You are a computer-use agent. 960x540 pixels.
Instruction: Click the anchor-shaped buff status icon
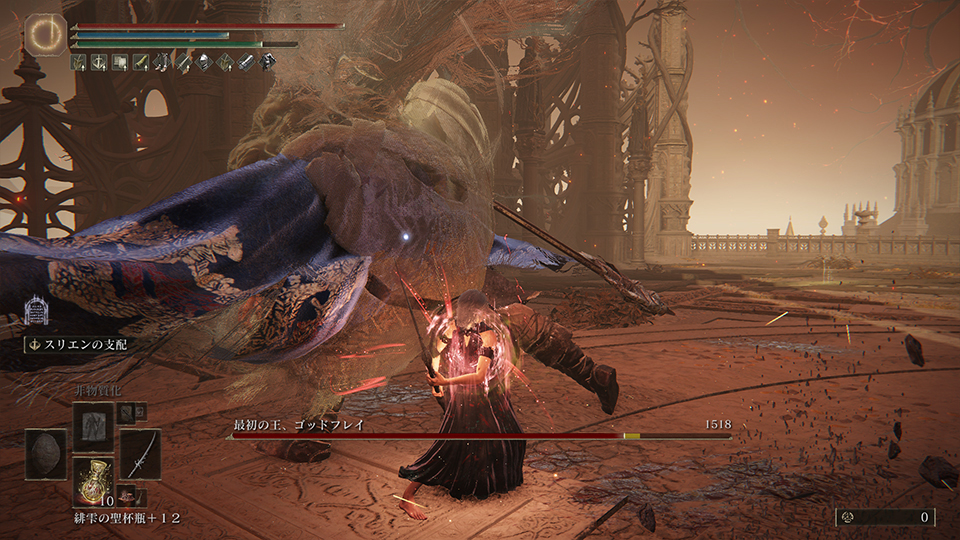click(x=99, y=62)
